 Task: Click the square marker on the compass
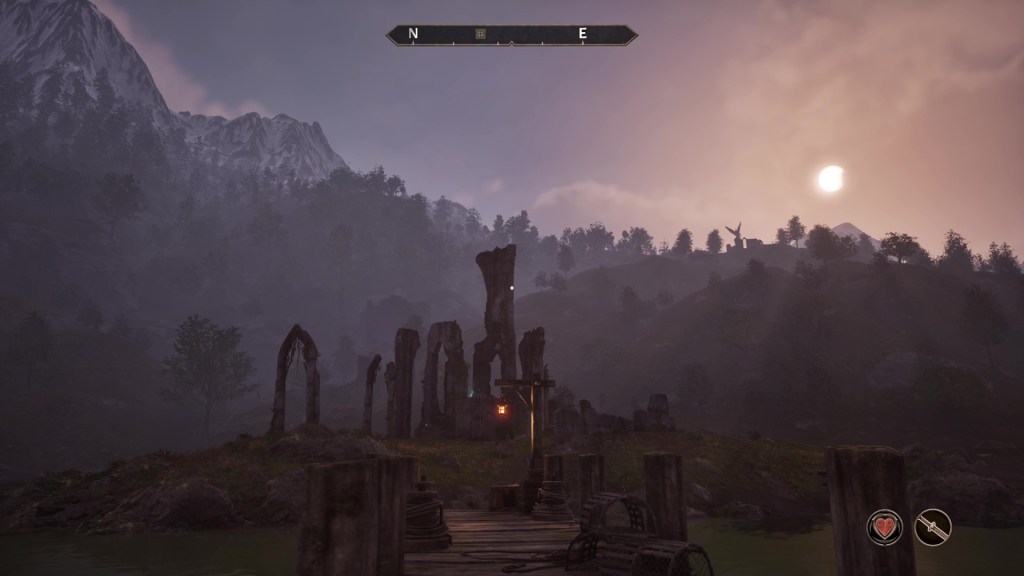pos(480,34)
